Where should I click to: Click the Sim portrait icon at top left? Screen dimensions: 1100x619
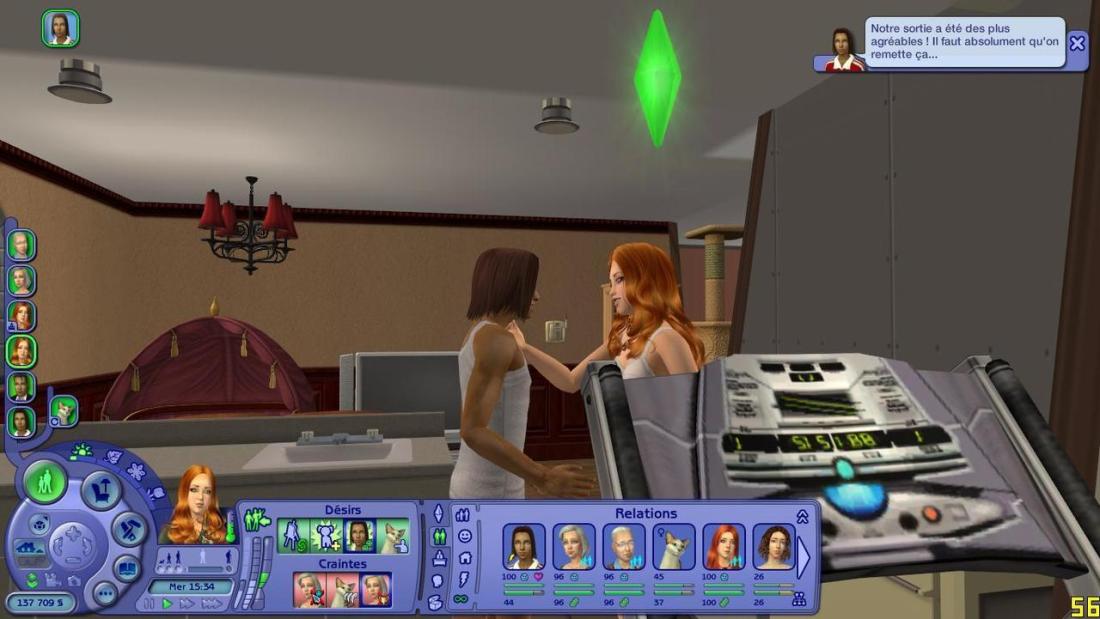point(60,28)
